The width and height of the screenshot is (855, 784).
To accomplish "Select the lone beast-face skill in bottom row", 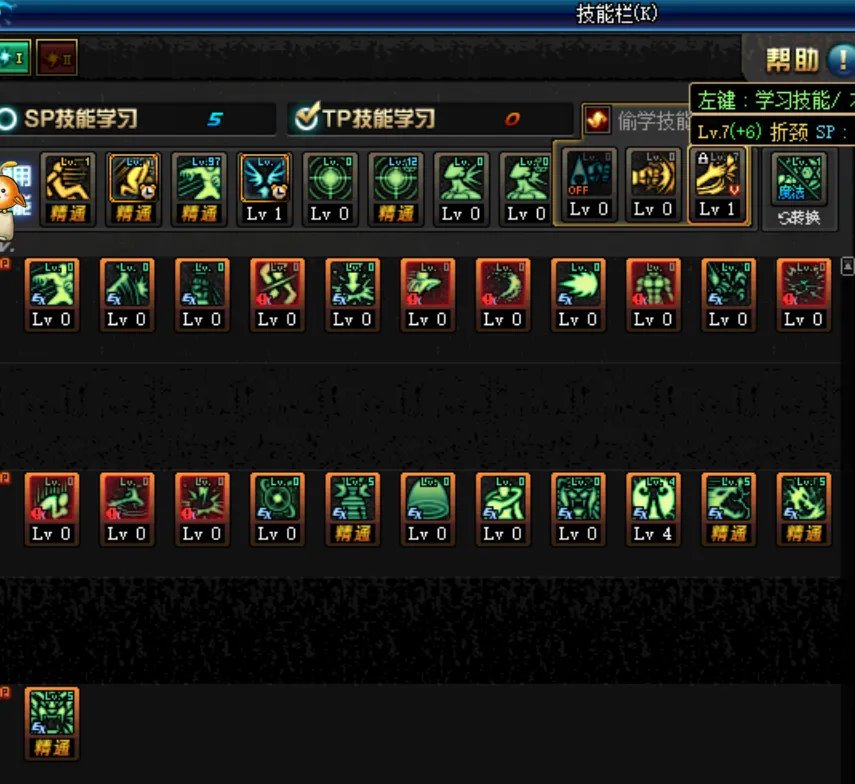I will (52, 722).
